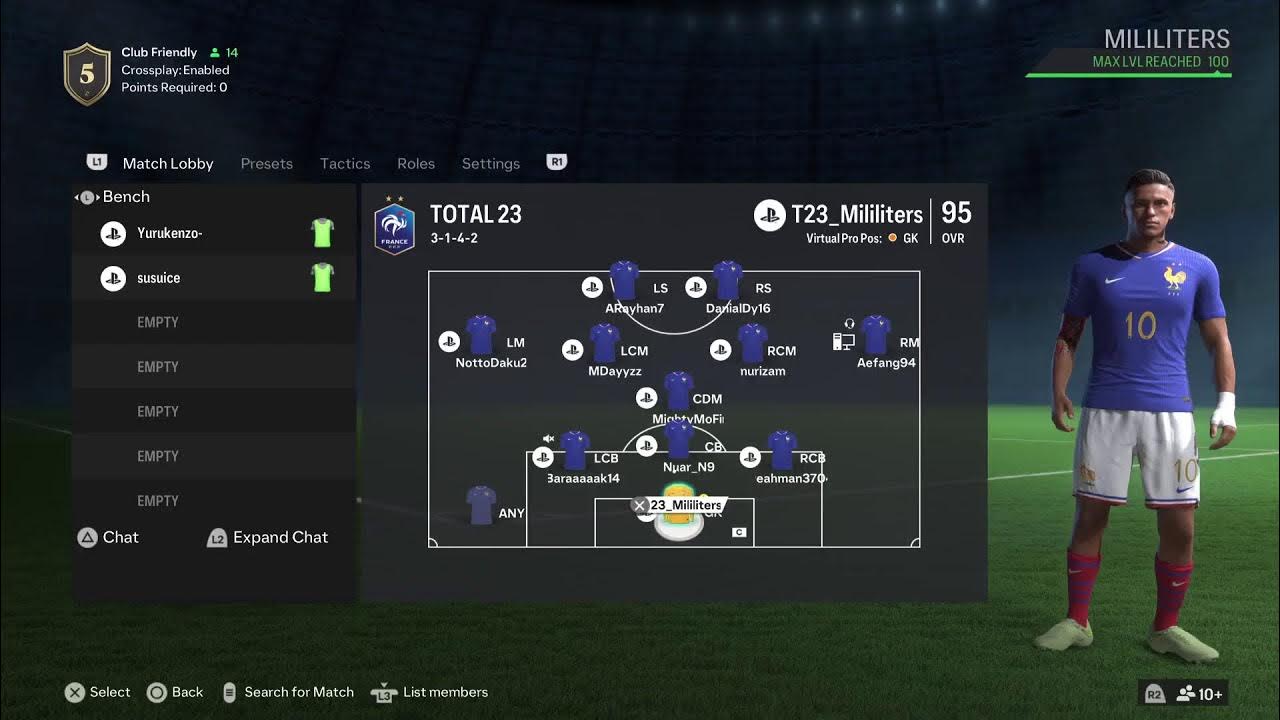
Task: Open the Presets tab
Action: click(x=266, y=163)
